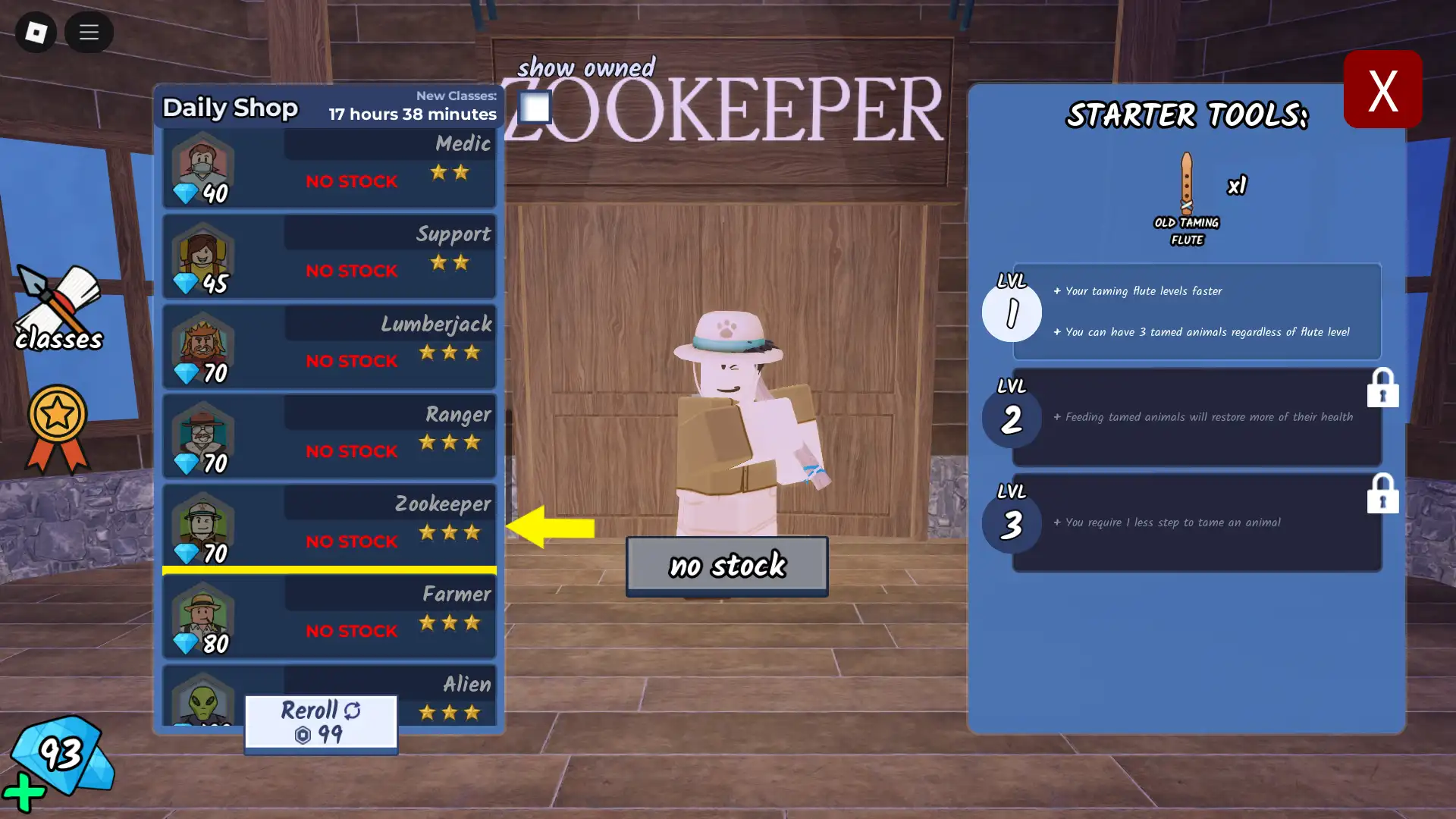This screenshot has height=819, width=1456.
Task: Close the class shop with the red X
Action: pyautogui.click(x=1382, y=89)
